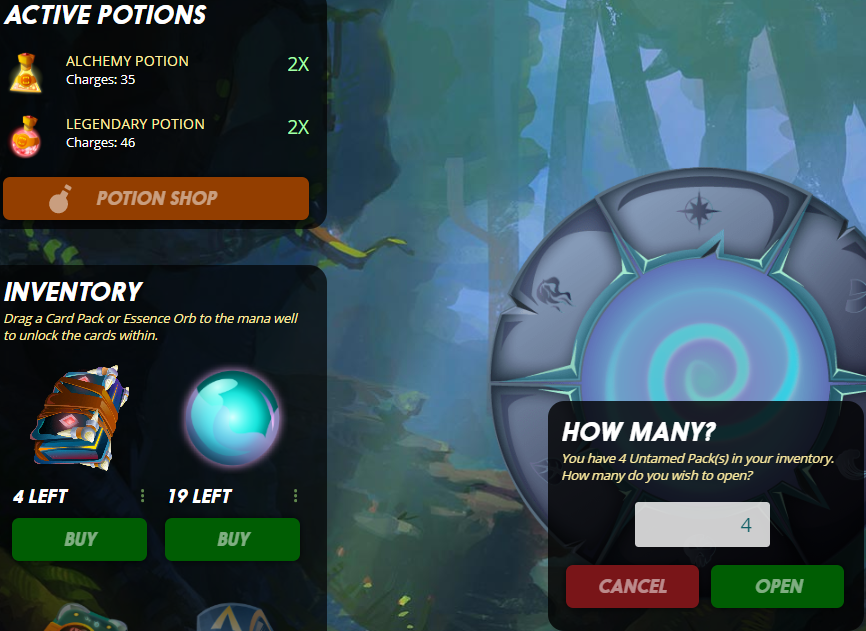Buy more Essence Orbs
The width and height of the screenshot is (866, 631).
[232, 539]
